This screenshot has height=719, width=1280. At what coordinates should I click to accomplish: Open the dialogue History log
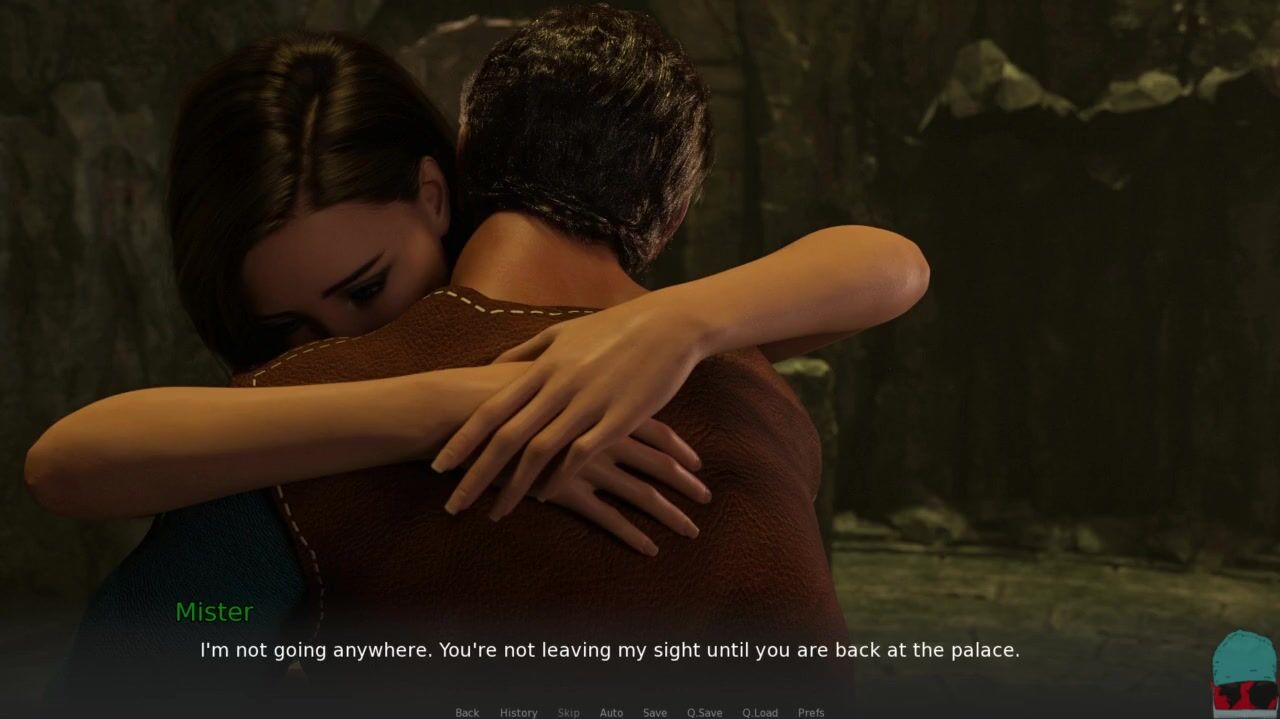point(518,712)
